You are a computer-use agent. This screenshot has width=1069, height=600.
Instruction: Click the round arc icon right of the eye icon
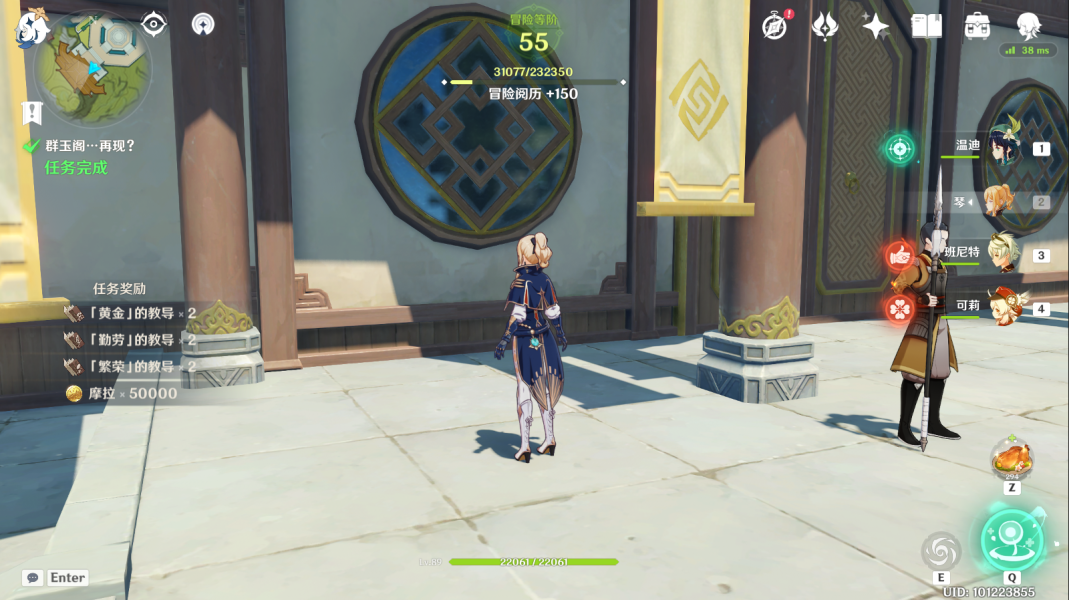(x=203, y=24)
